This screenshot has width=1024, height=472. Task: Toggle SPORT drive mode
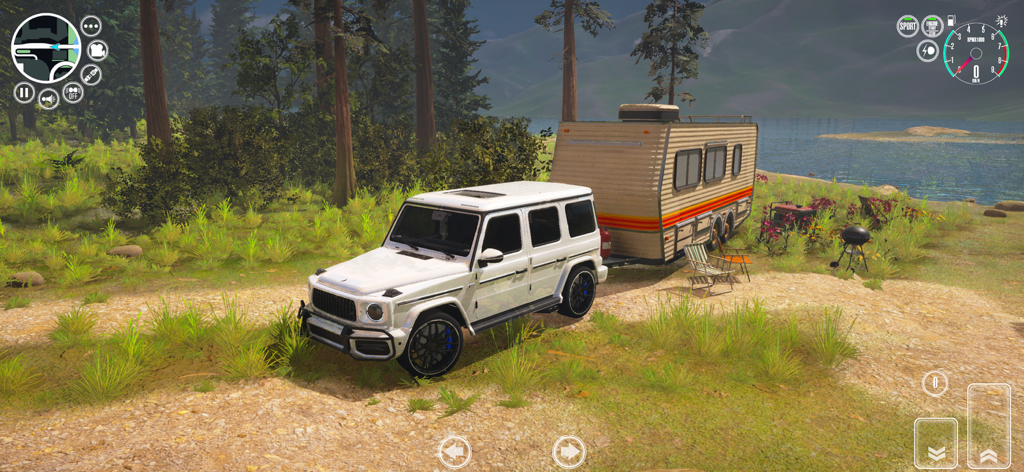[907, 26]
